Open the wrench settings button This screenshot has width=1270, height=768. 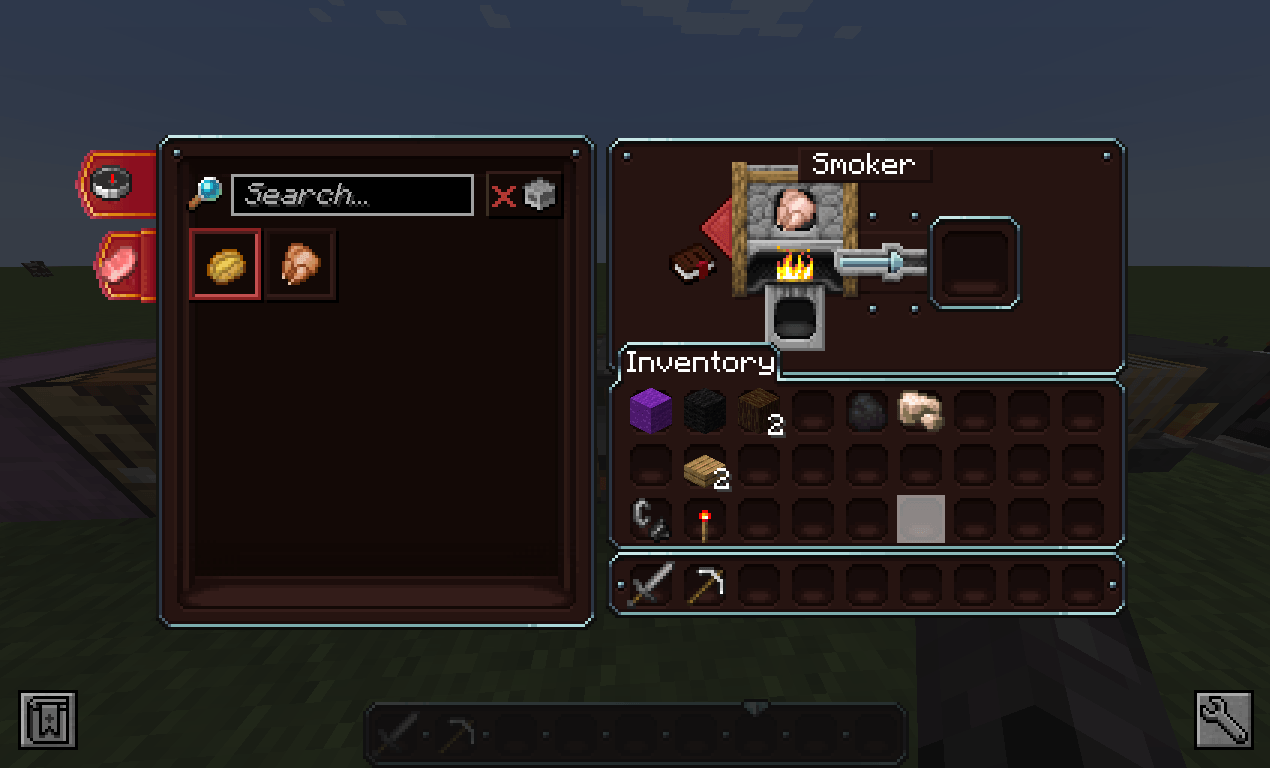[1223, 719]
